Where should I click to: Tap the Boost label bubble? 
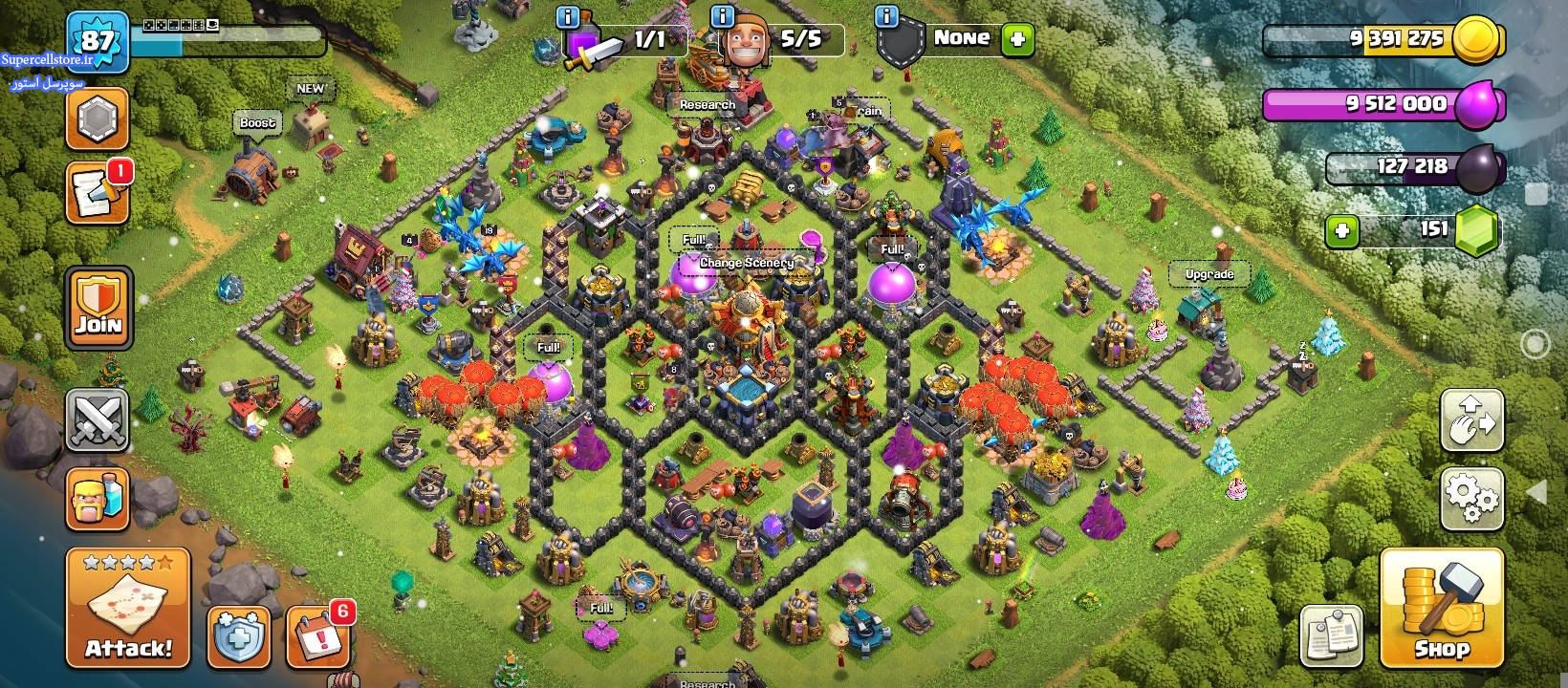pyautogui.click(x=257, y=122)
